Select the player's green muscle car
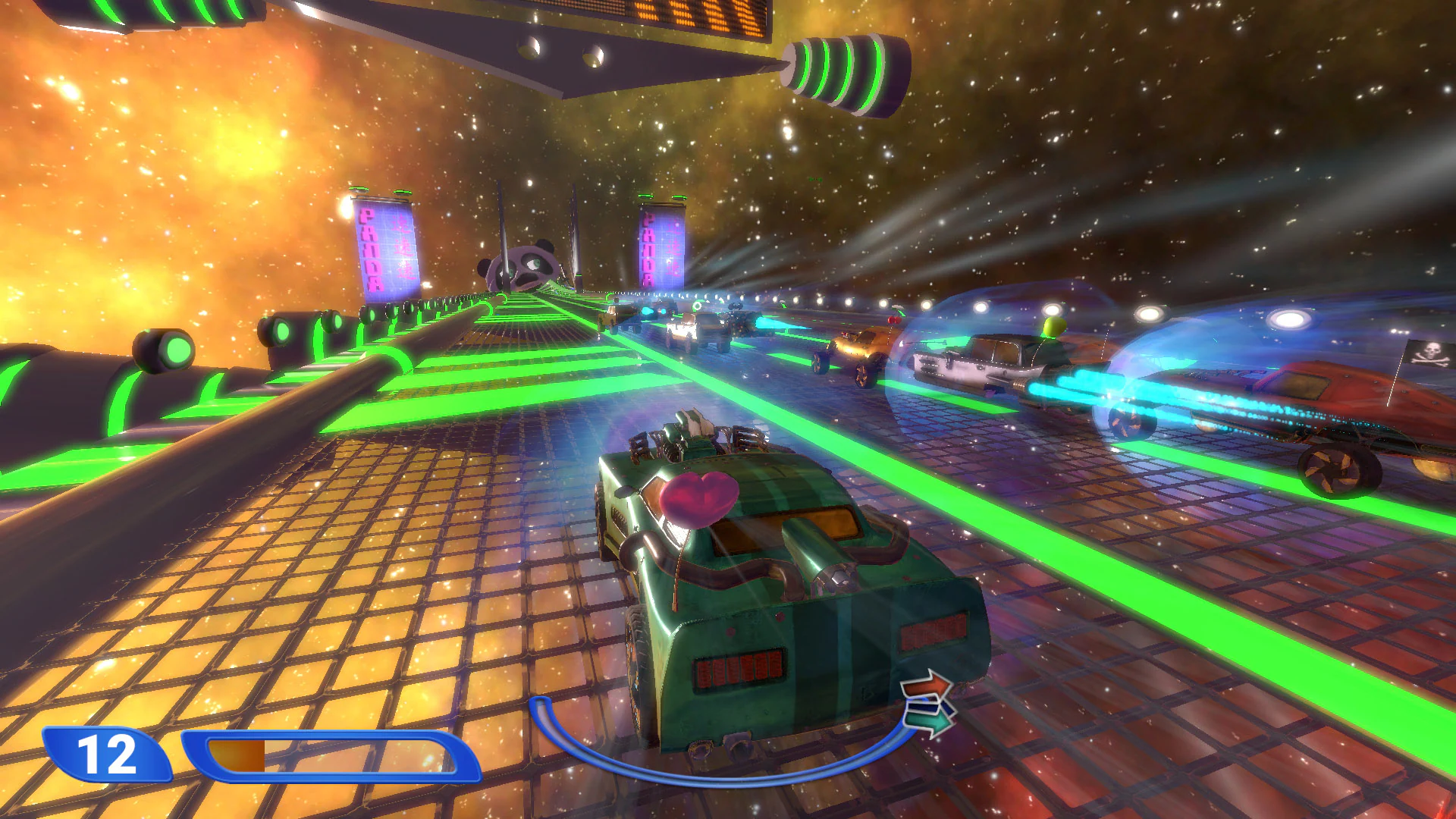1456x819 pixels. (x=773, y=591)
